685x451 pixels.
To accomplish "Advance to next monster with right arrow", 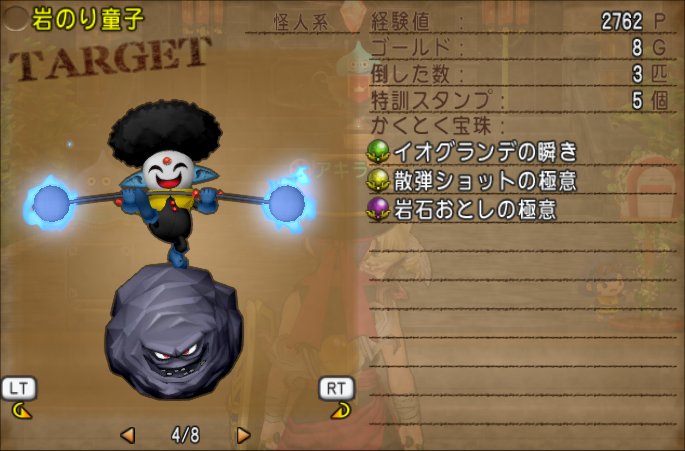I will point(243,435).
